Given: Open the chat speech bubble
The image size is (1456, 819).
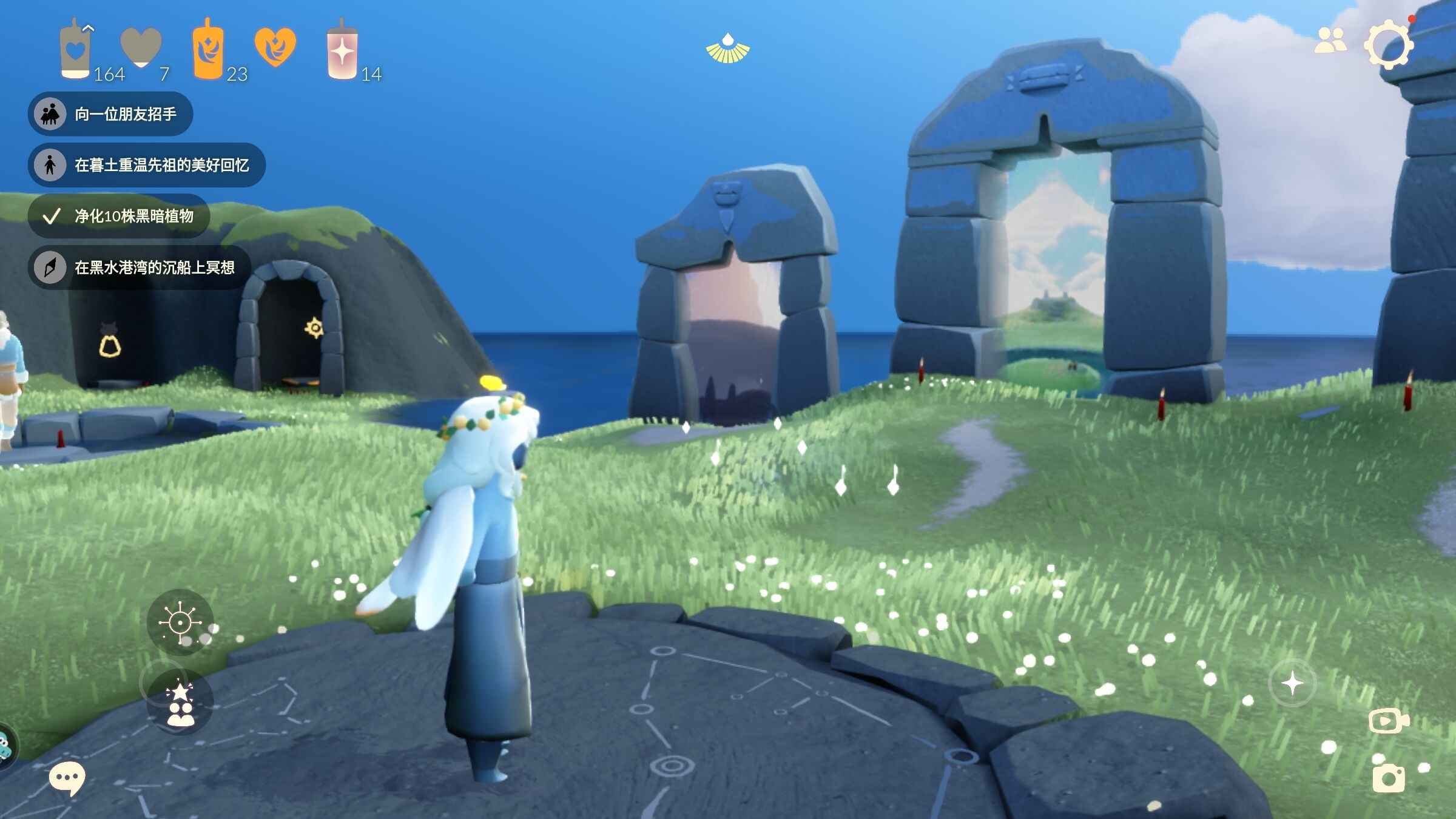Looking at the screenshot, I should point(66,778).
